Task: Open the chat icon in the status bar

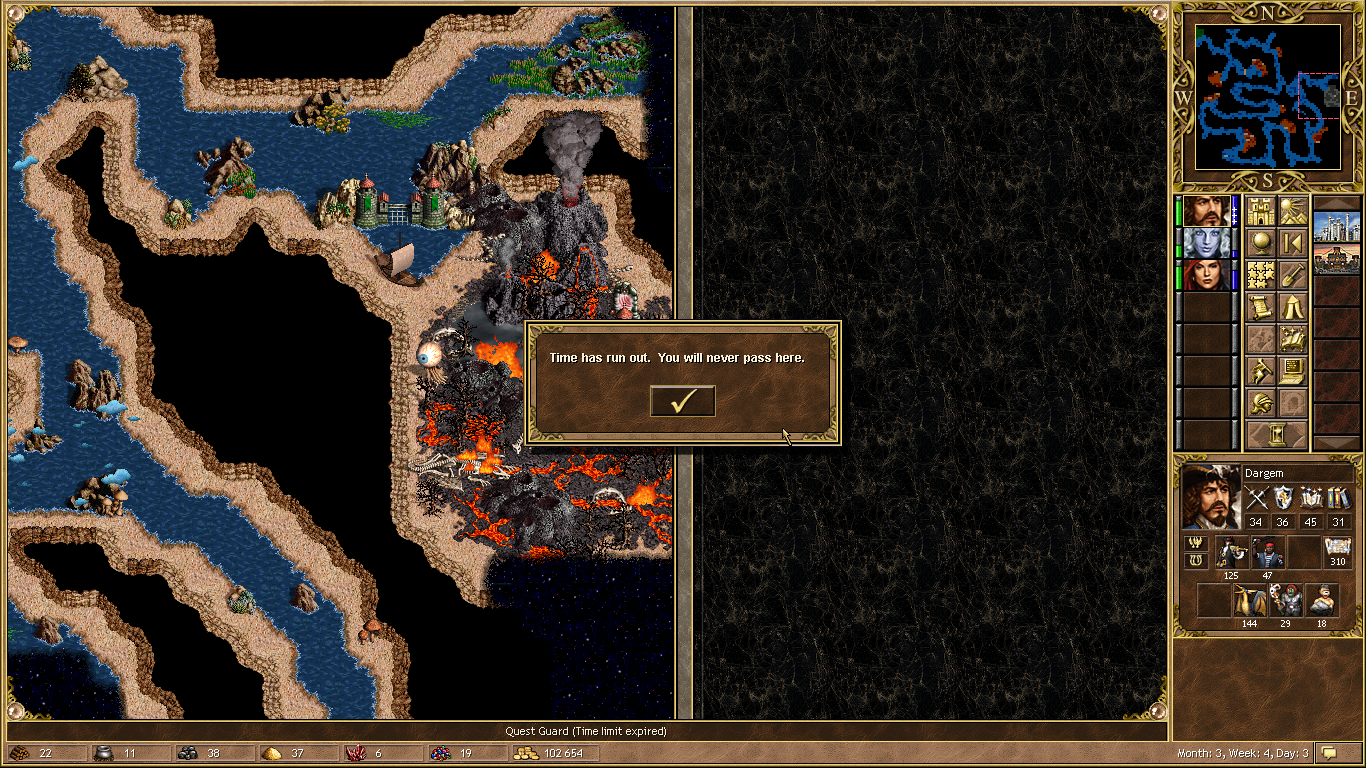Action: (1329, 752)
